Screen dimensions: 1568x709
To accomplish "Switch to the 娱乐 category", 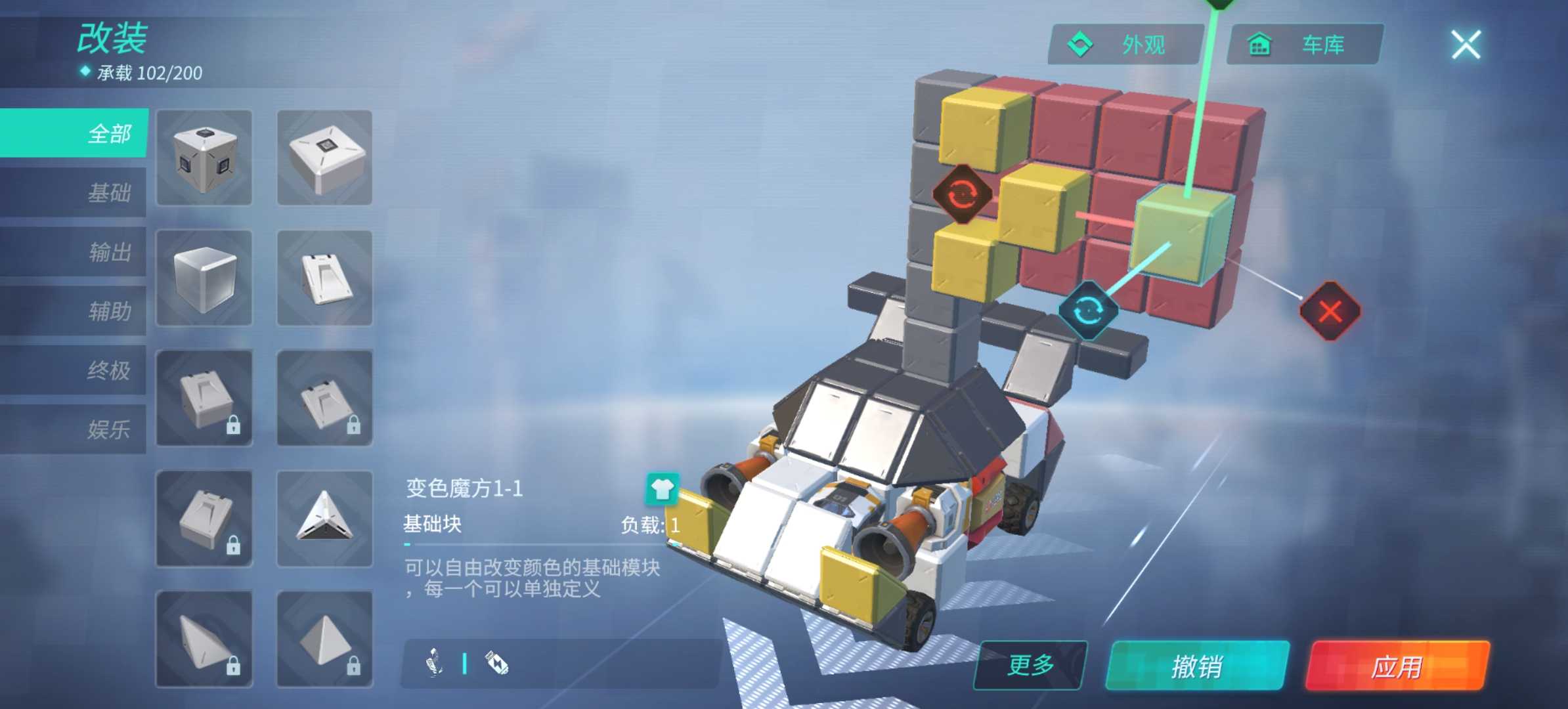I will (76, 429).
